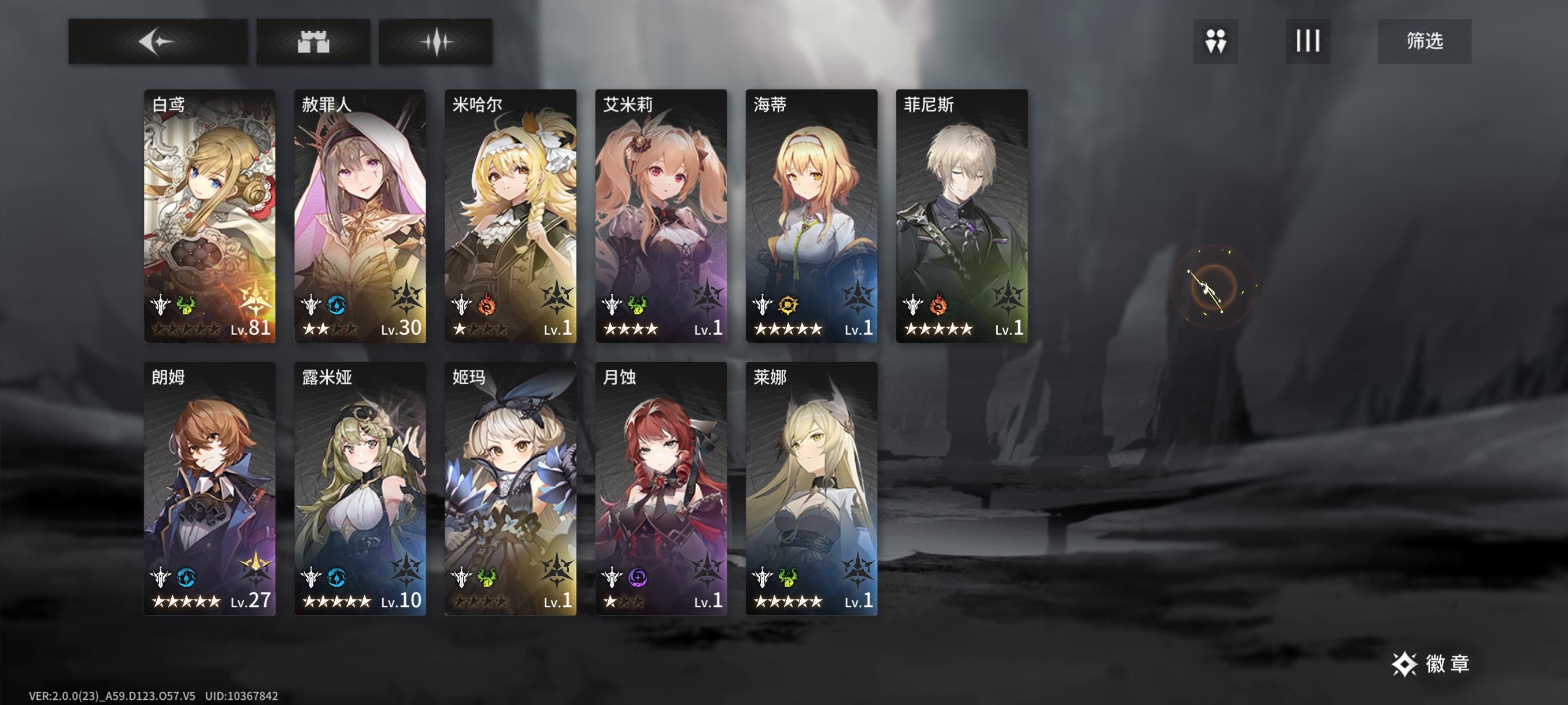Image resolution: width=1568 pixels, height=705 pixels.
Task: Click the vertical bars list view icon
Action: tap(1307, 42)
